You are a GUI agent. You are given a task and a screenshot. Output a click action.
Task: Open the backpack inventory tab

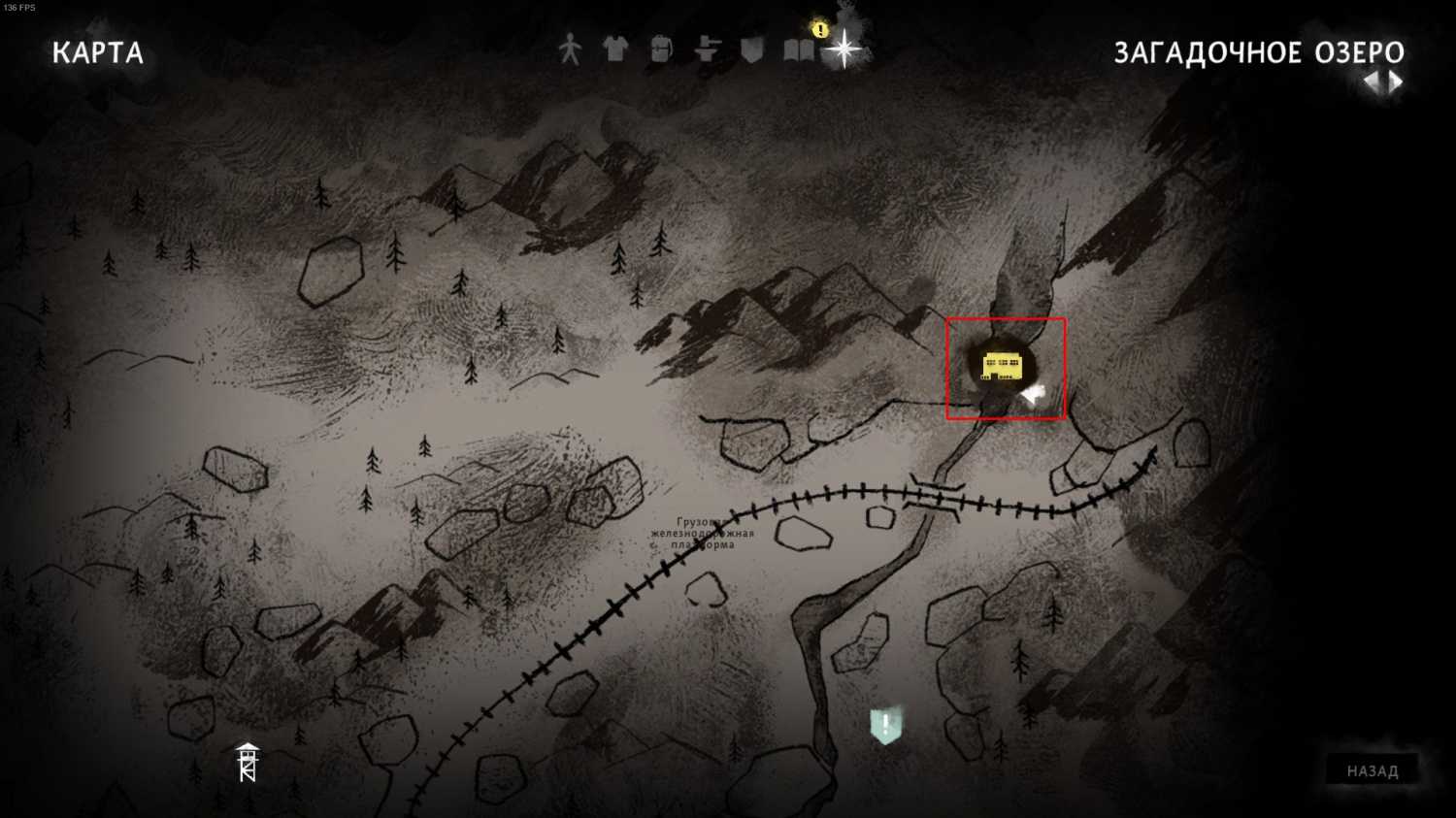point(661,49)
